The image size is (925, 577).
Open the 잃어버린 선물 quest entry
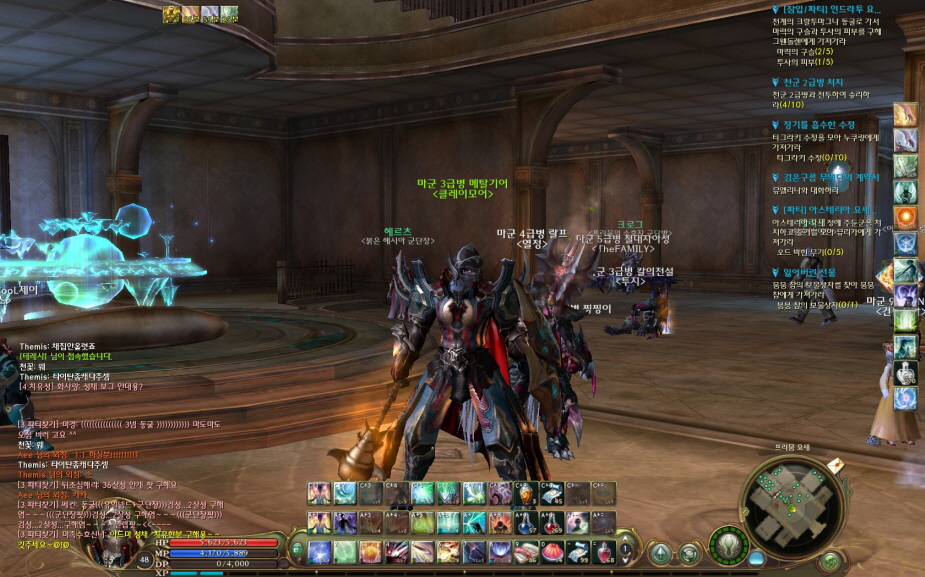(812, 271)
